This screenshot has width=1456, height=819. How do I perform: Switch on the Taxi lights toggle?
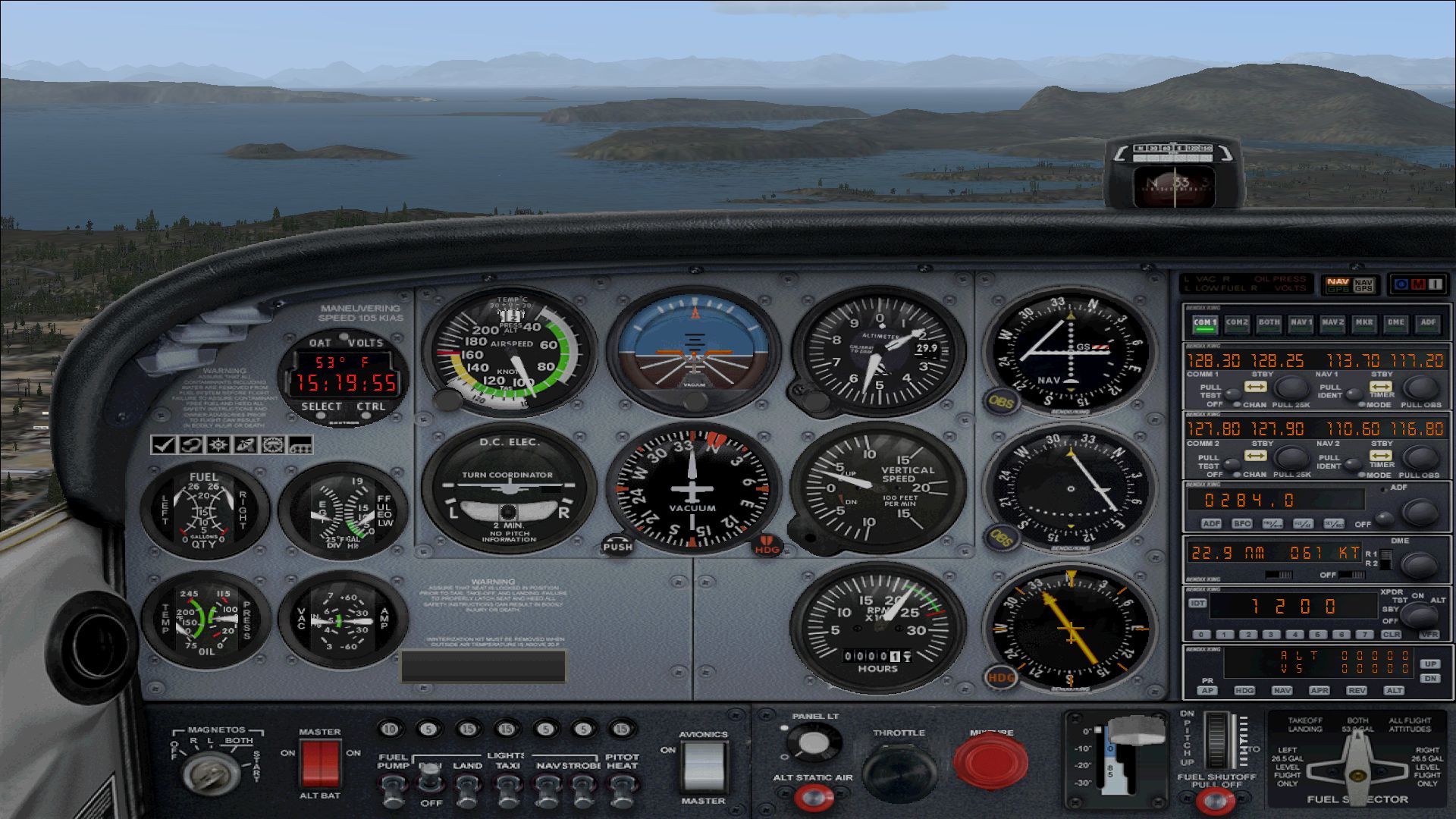point(507,792)
